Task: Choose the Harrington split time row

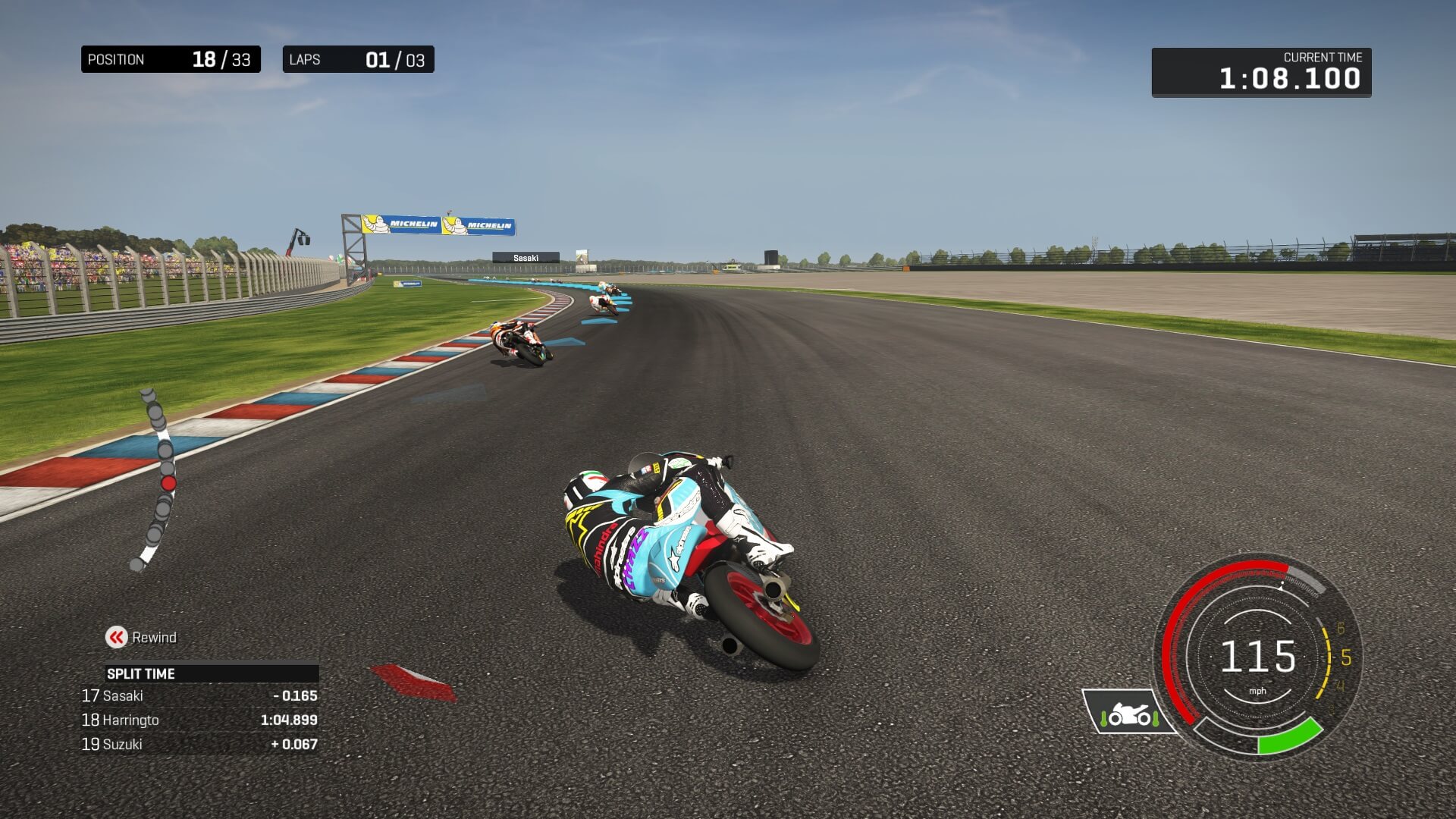Action: (x=199, y=720)
